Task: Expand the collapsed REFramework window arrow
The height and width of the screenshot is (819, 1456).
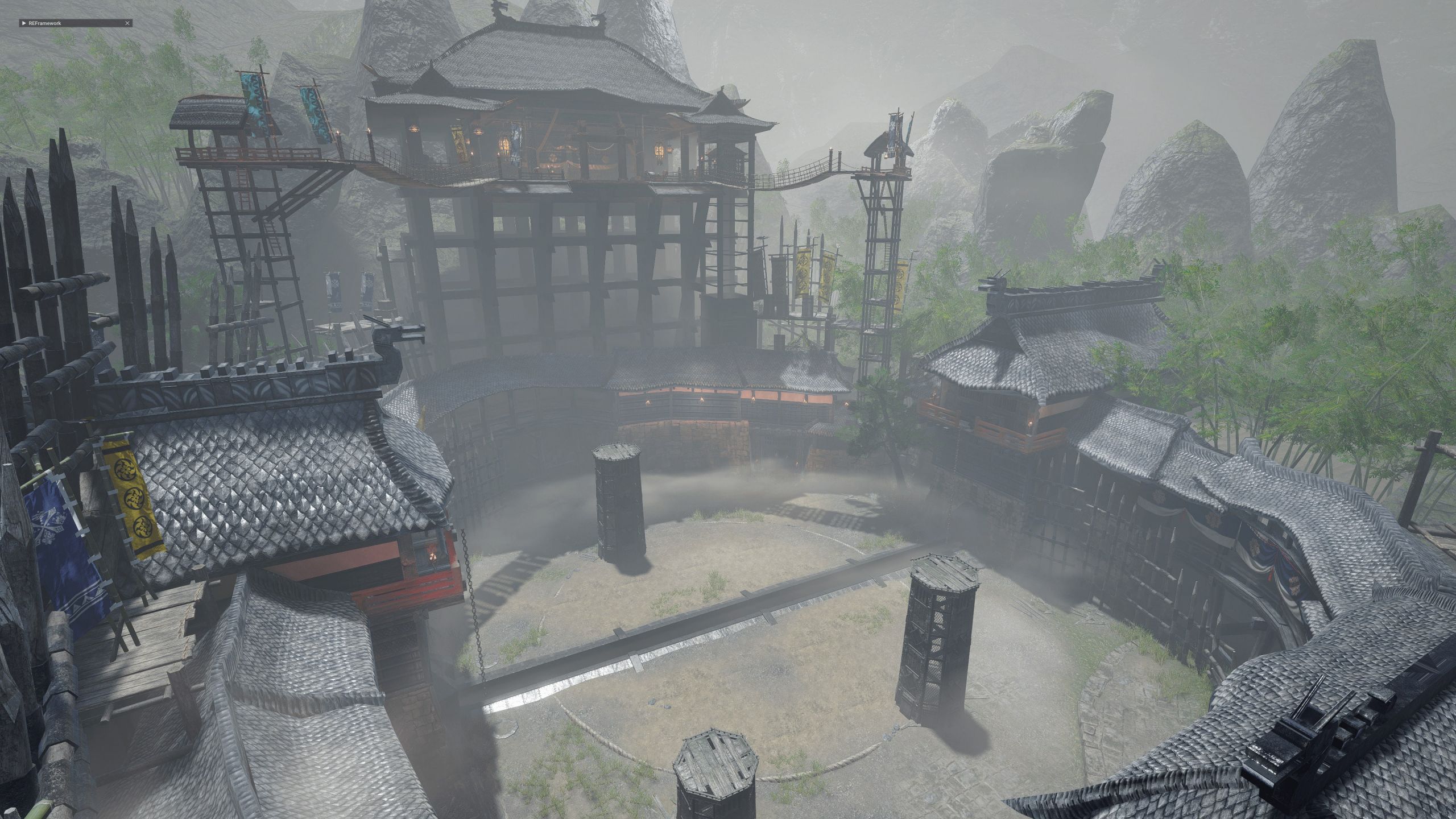Action: [23, 23]
